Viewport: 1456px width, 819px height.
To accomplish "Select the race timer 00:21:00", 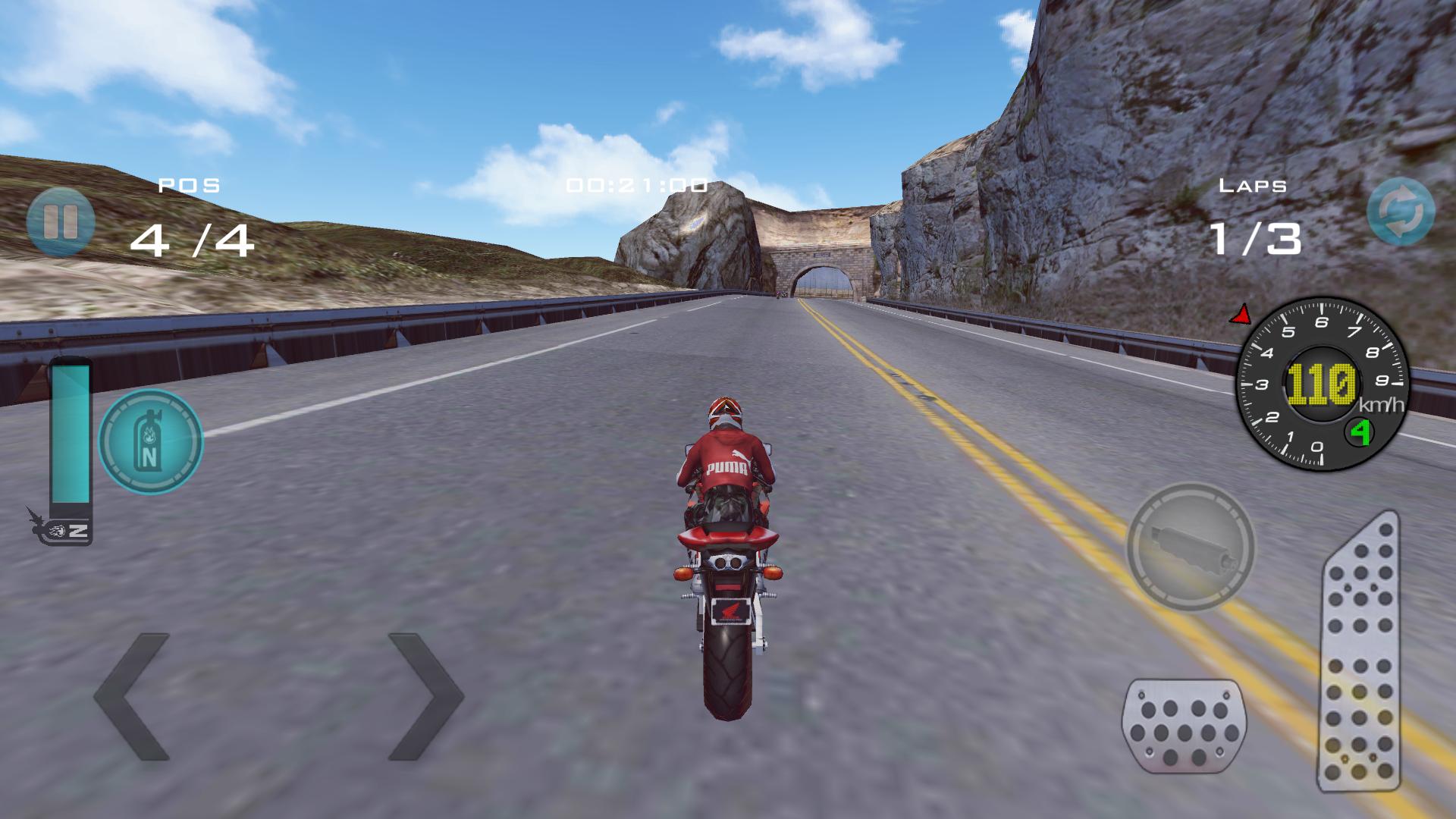I will [635, 183].
